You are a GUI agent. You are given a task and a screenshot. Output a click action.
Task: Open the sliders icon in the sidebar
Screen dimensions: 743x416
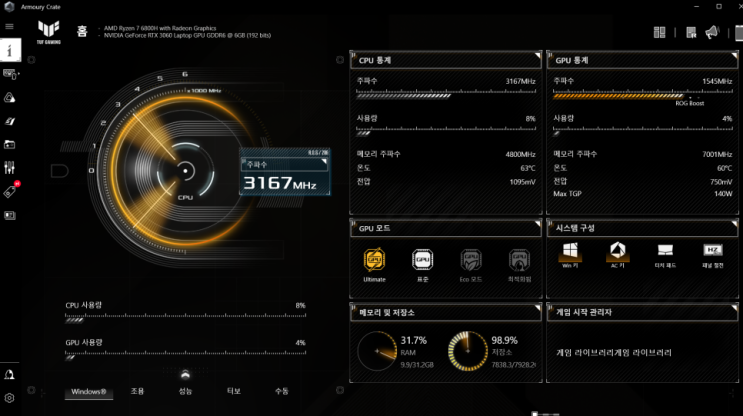[9, 168]
